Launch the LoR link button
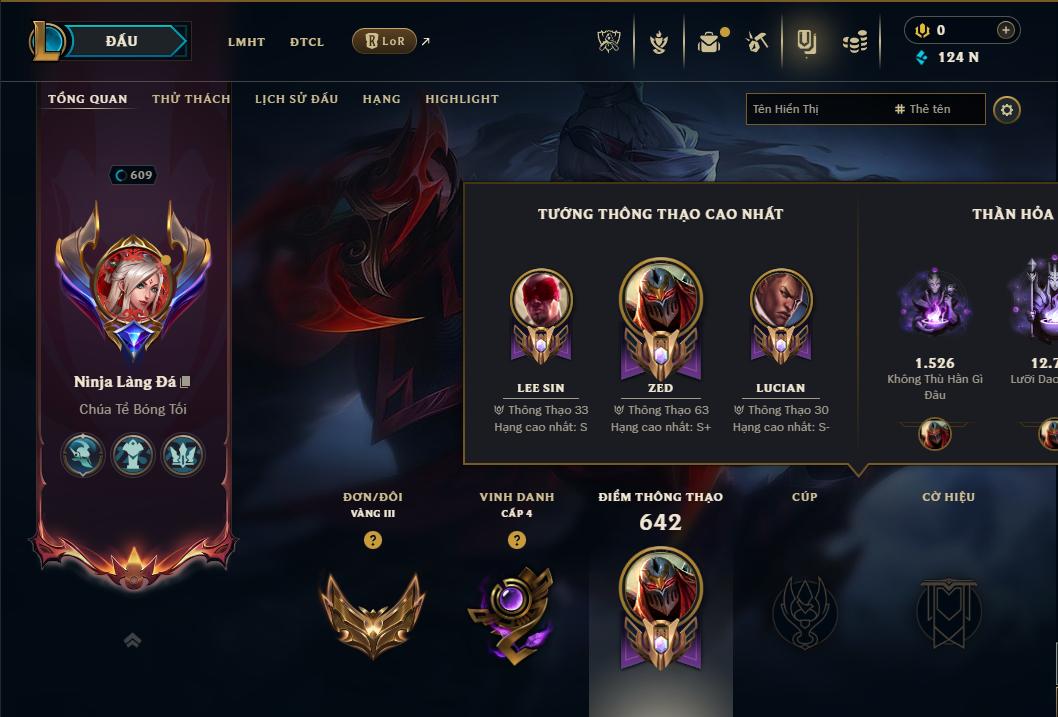This screenshot has width=1058, height=717. [x=384, y=41]
